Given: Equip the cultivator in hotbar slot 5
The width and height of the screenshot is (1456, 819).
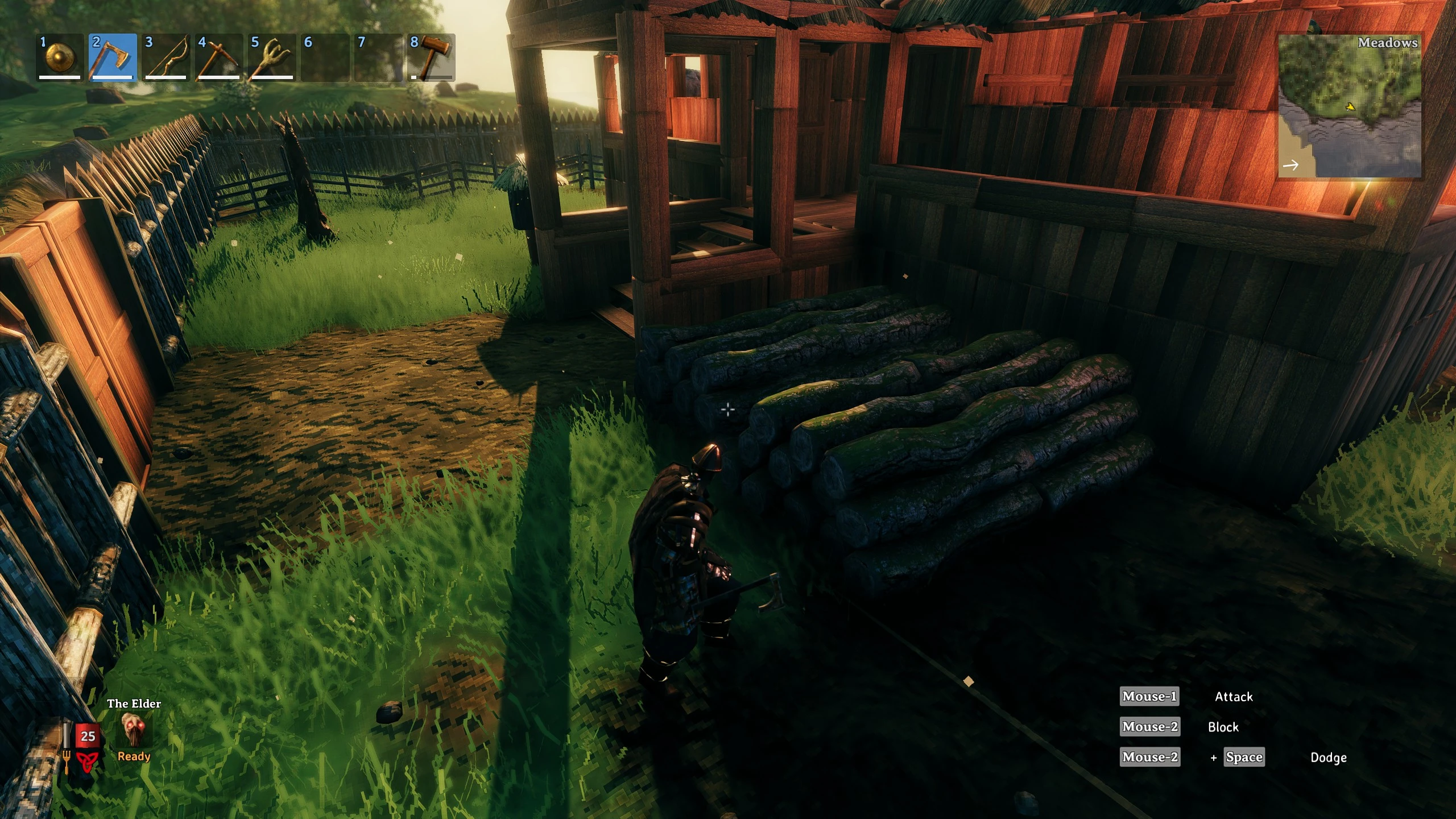Looking at the screenshot, I should pos(271,57).
